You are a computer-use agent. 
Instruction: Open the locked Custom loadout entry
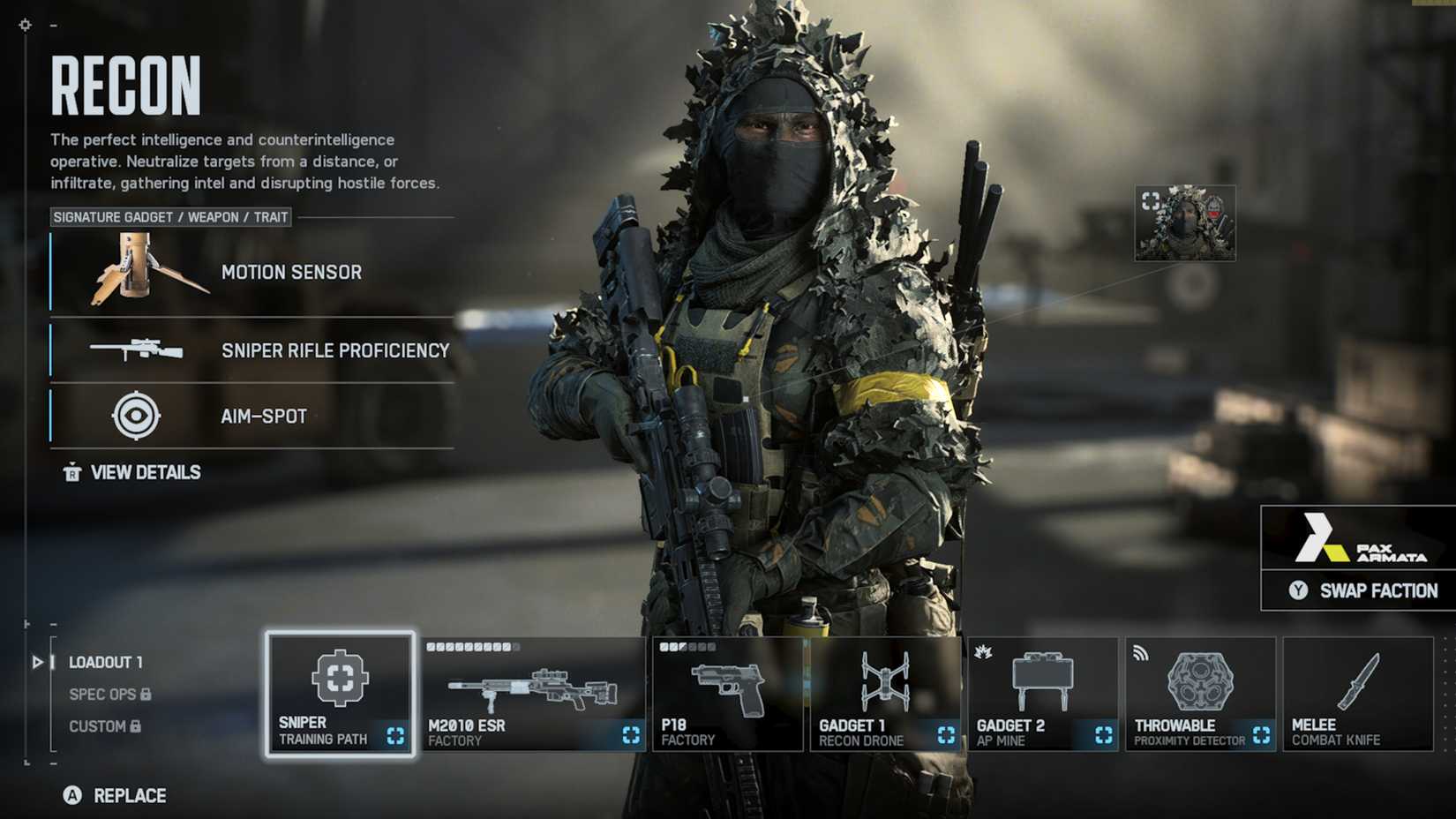coord(100,726)
